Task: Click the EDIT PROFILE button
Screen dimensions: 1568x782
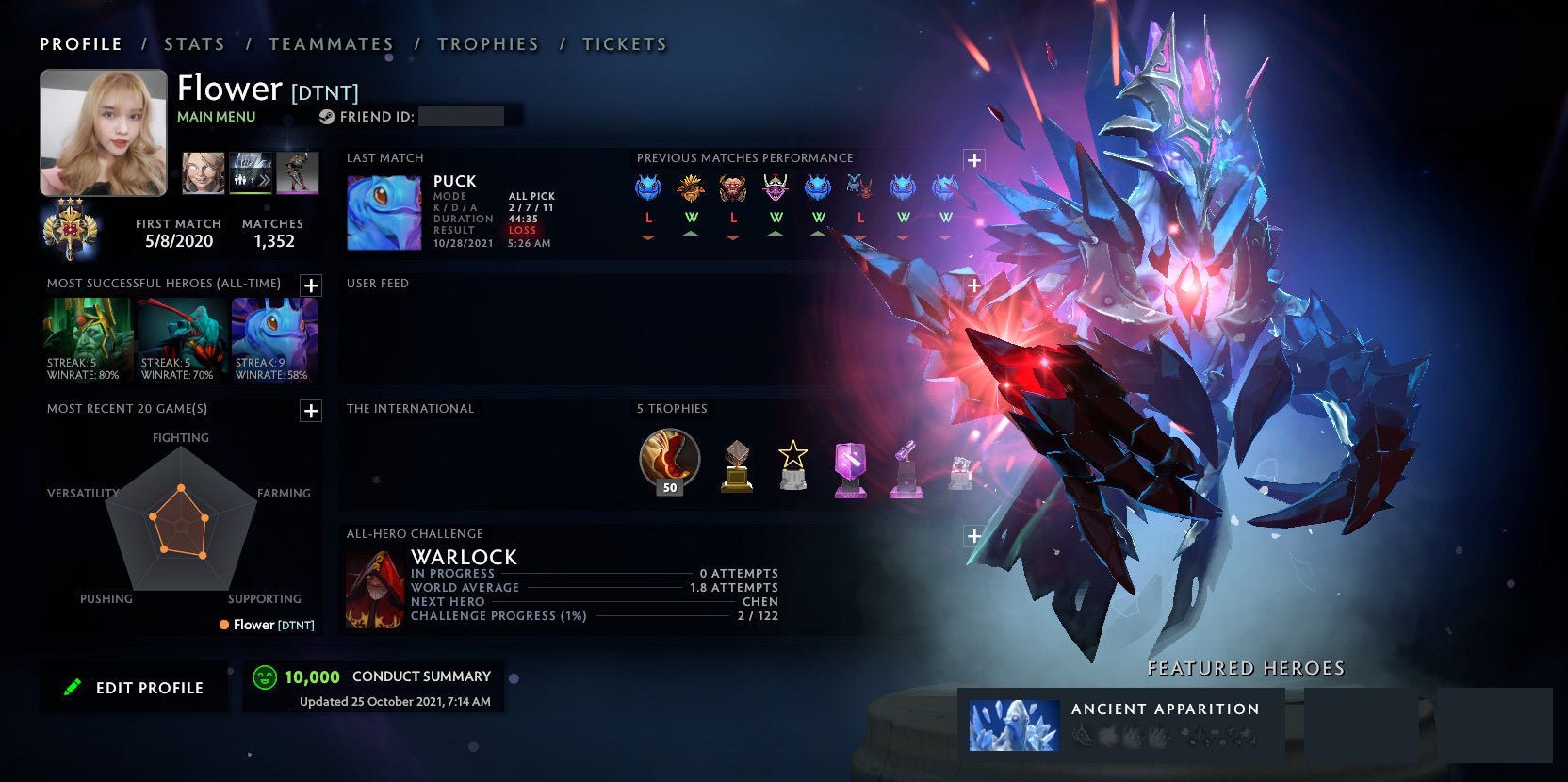Action: pos(134,687)
